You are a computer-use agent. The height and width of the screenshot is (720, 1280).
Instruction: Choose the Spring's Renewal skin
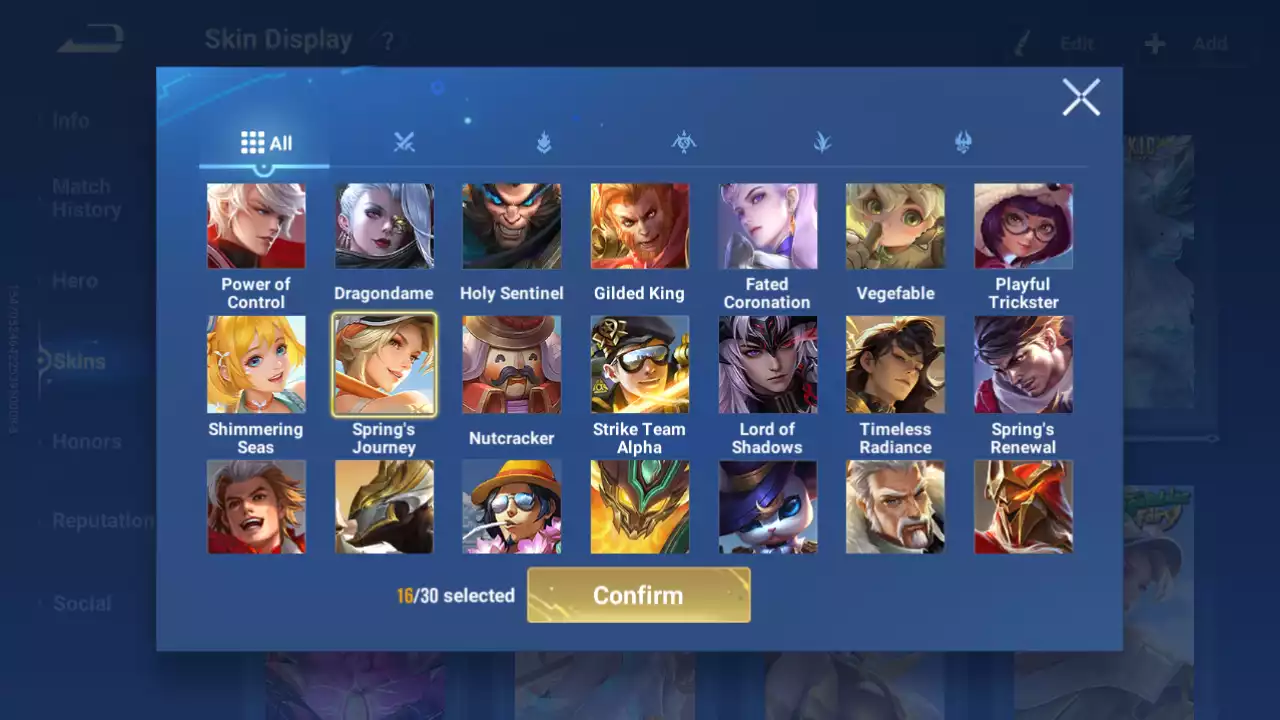1024,364
